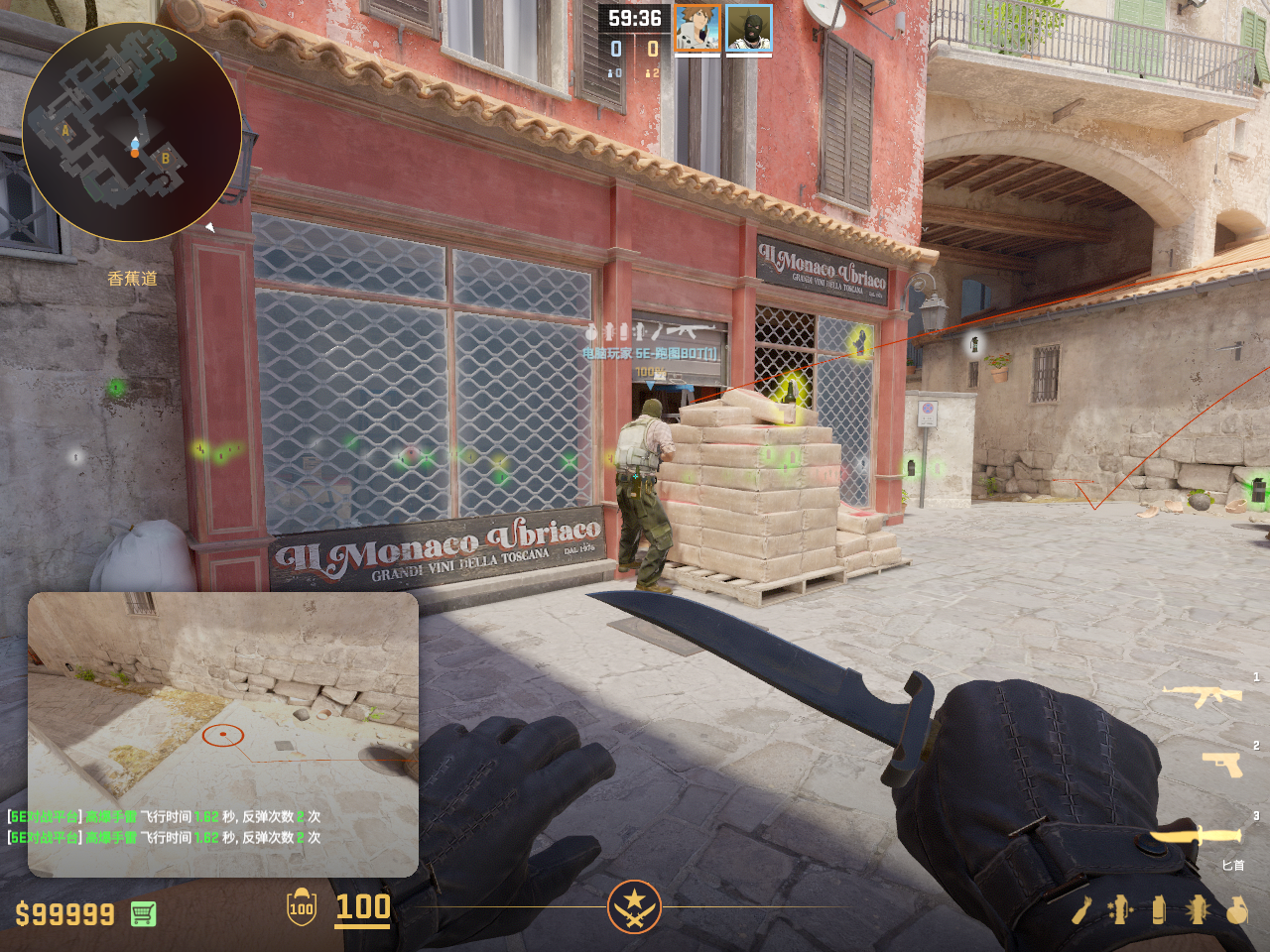1270x952 pixels.
Task: Pick the decoy grenade icon
Action: [1120, 909]
